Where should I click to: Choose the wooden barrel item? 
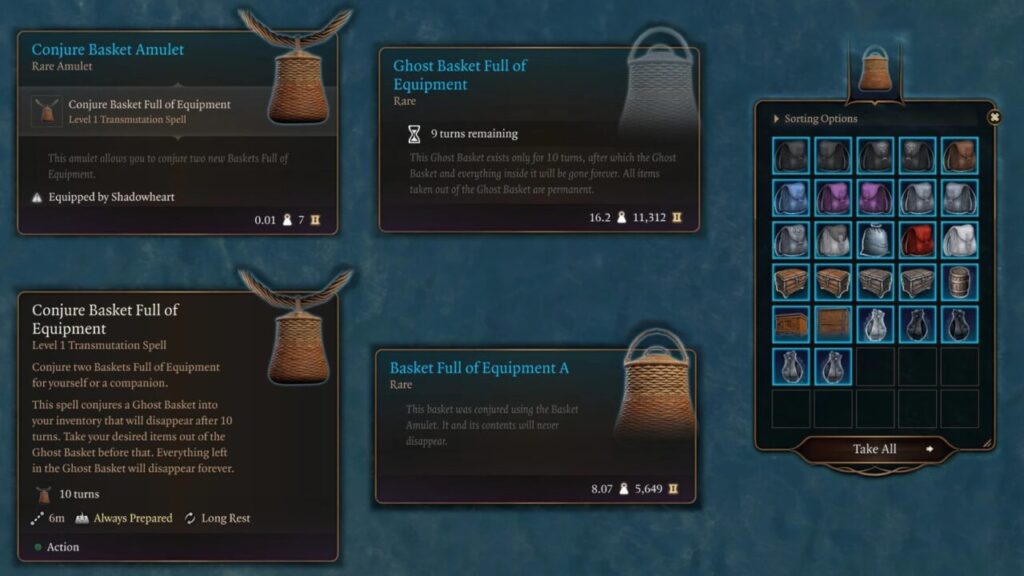(960, 282)
